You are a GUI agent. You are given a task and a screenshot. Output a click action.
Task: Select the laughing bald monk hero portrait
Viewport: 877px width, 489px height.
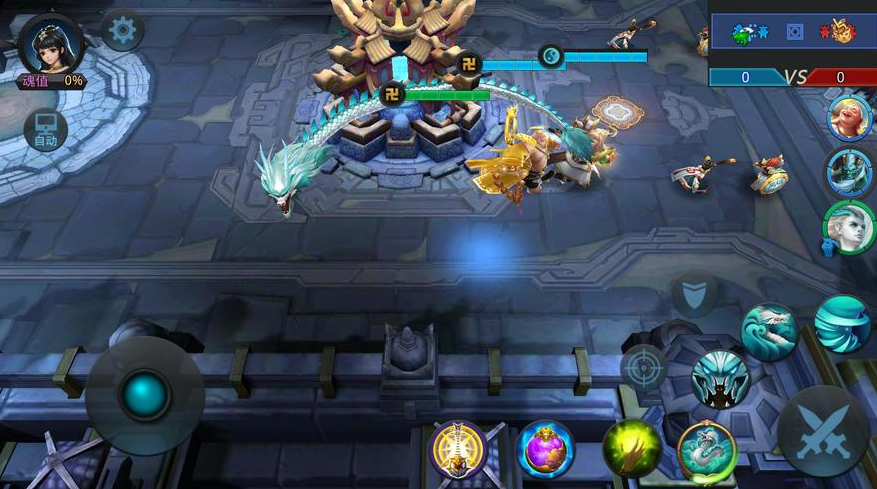pos(850,118)
